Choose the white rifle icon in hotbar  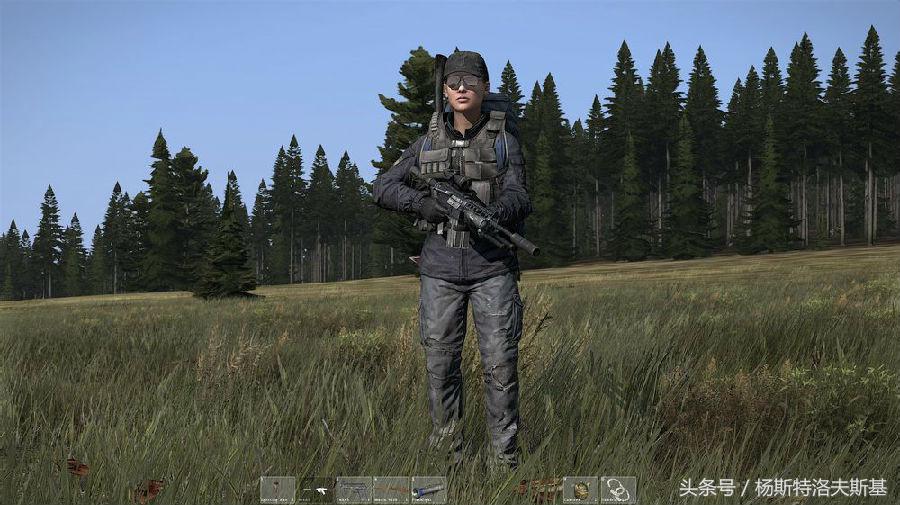tap(316, 490)
